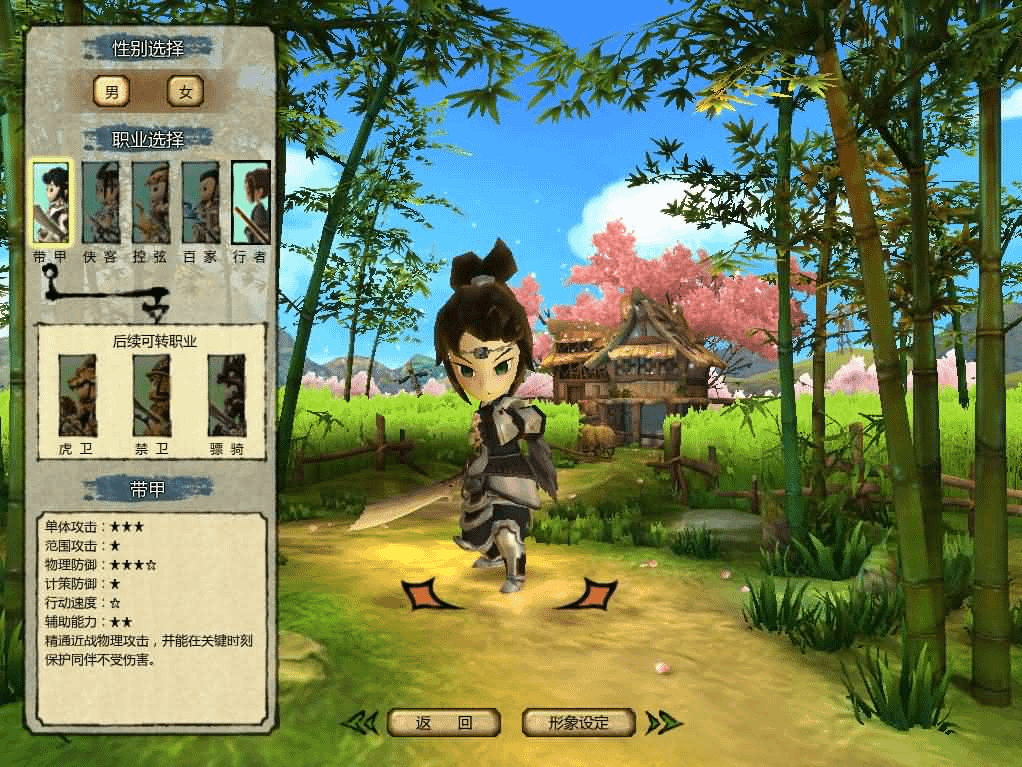Choose the 侠客 class portrait
The height and width of the screenshot is (767, 1022).
pyautogui.click(x=101, y=202)
